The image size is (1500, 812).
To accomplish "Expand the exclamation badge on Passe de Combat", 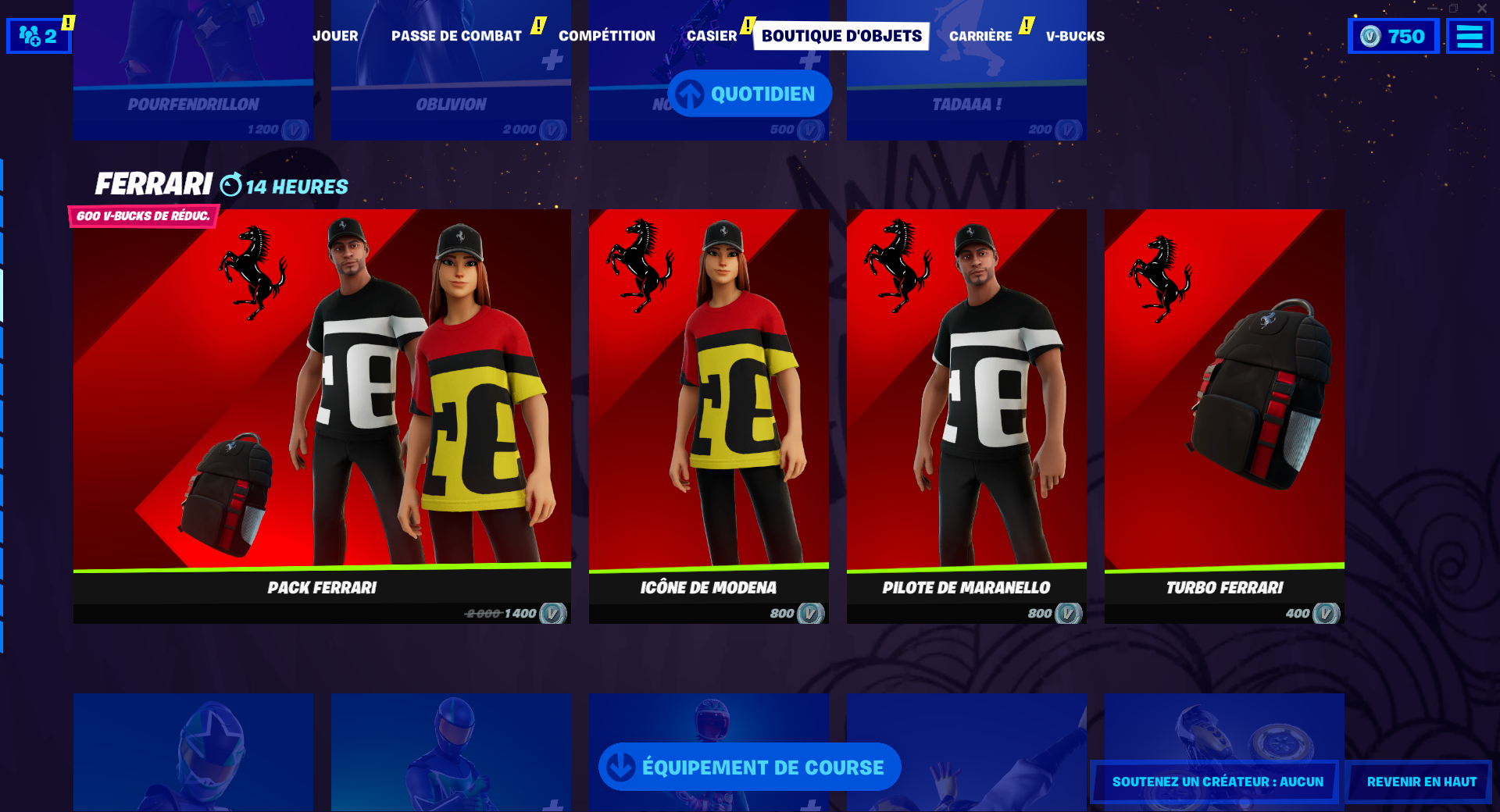I will coord(537,24).
